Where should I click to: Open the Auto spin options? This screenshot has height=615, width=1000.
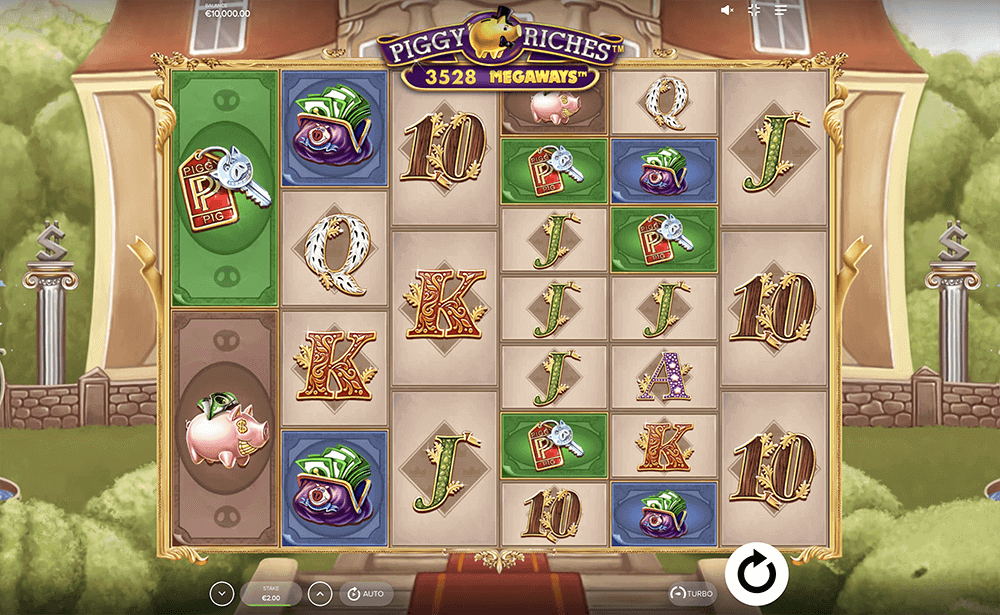[364, 594]
